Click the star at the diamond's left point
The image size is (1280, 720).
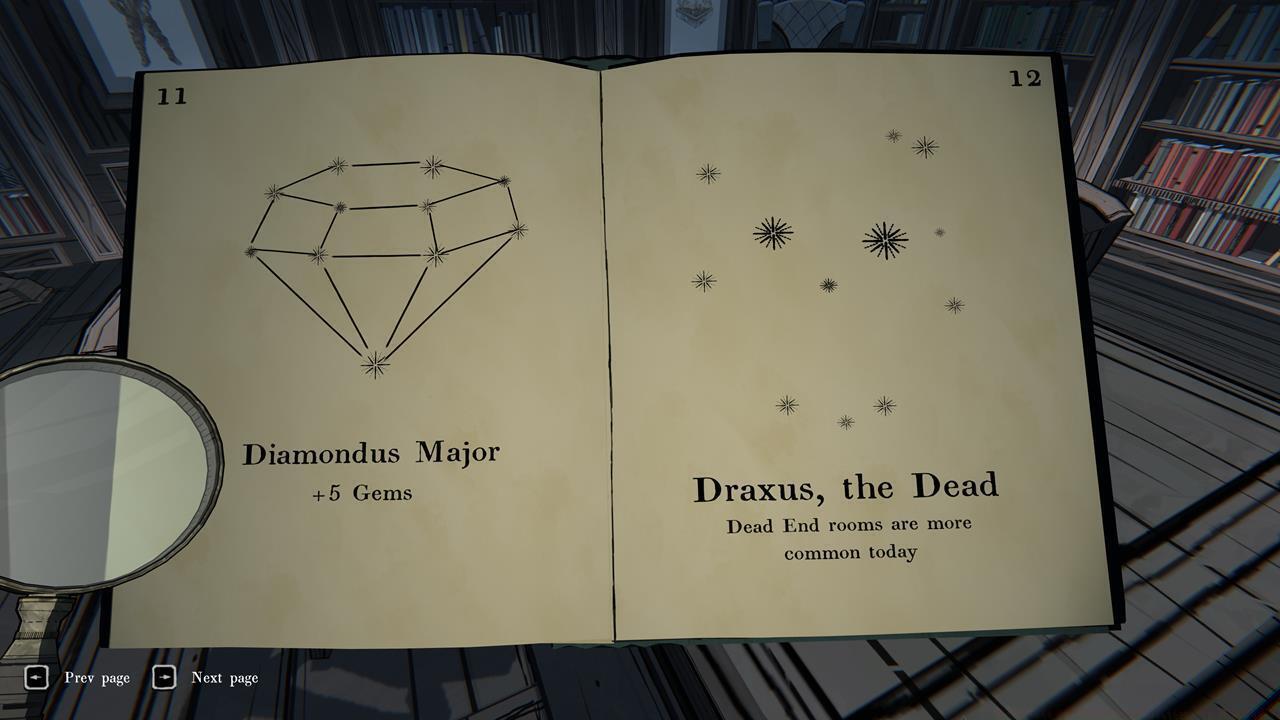pyautogui.click(x=251, y=251)
